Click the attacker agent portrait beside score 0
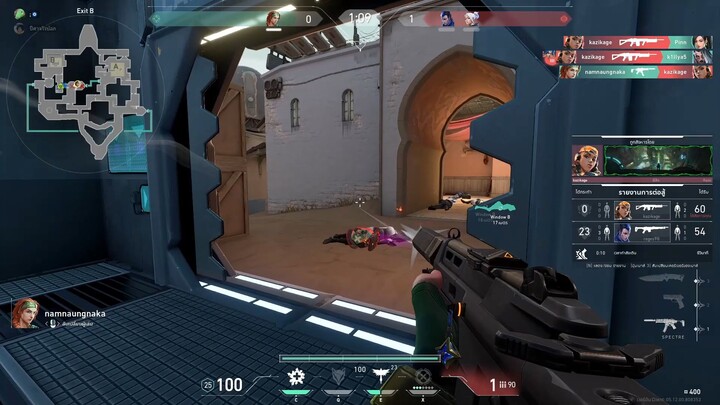Viewport: 720px width, 405px height. [x=273, y=18]
